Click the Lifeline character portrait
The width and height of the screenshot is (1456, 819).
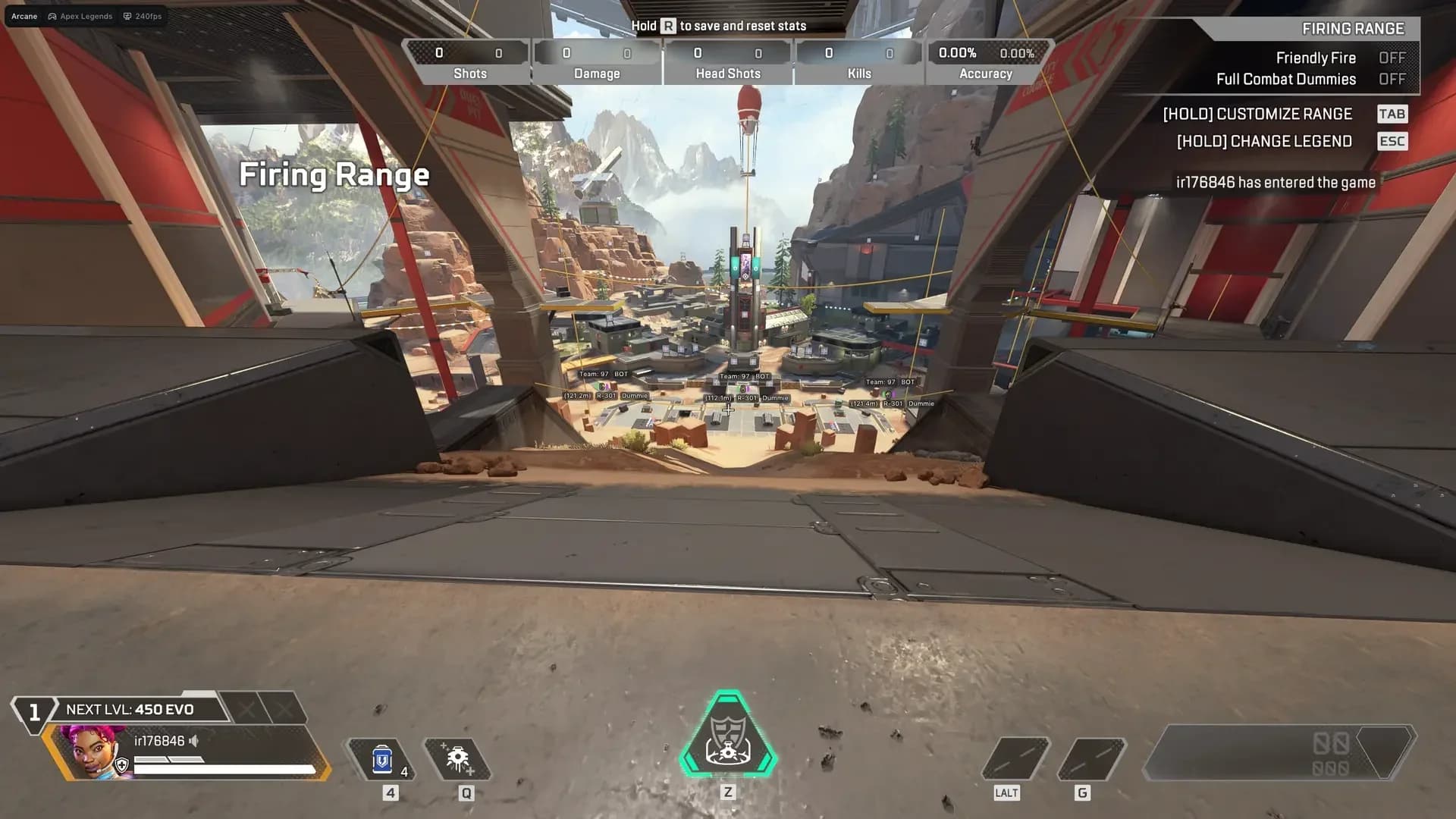tap(91, 751)
